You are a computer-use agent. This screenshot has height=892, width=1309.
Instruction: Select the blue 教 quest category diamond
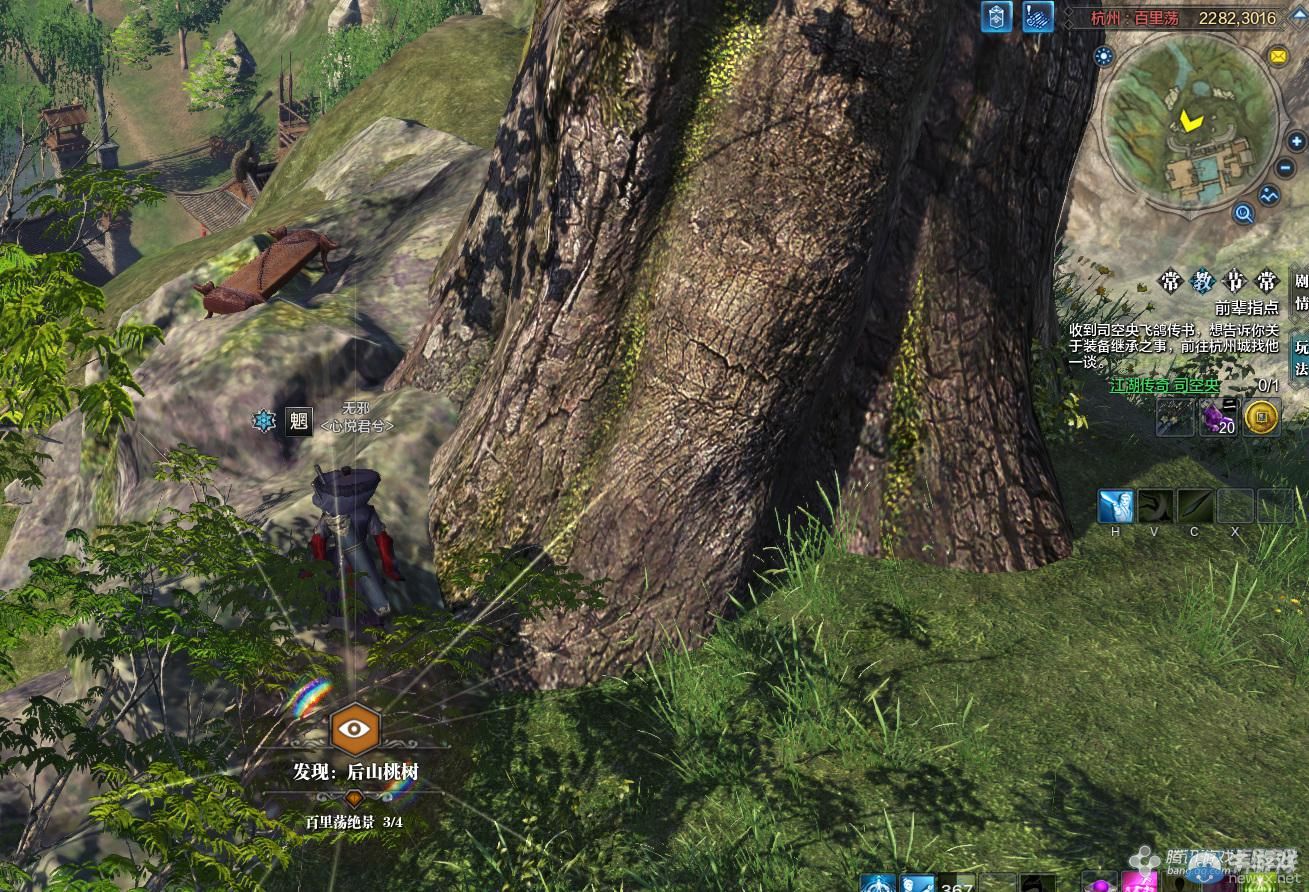pos(1202,282)
